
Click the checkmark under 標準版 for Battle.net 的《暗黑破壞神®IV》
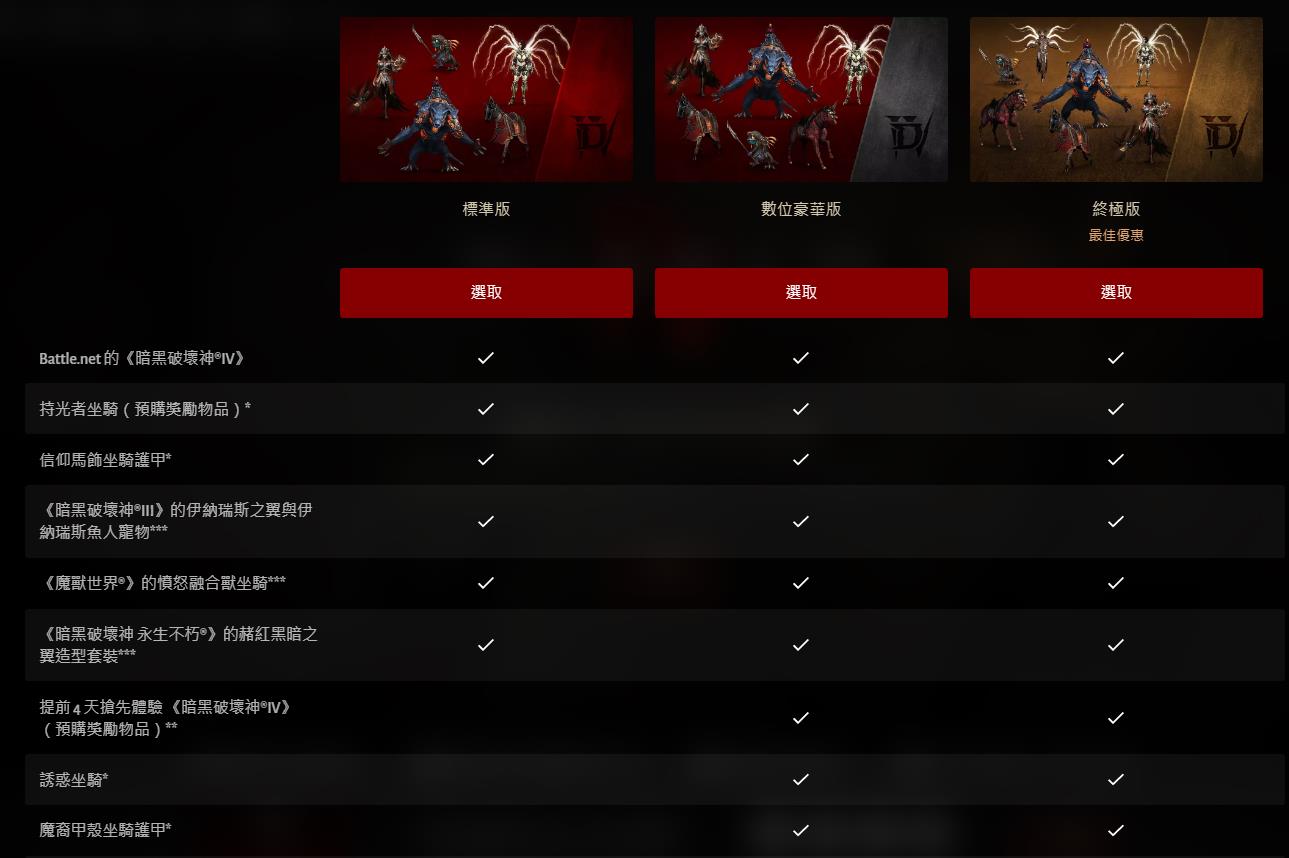(x=486, y=358)
